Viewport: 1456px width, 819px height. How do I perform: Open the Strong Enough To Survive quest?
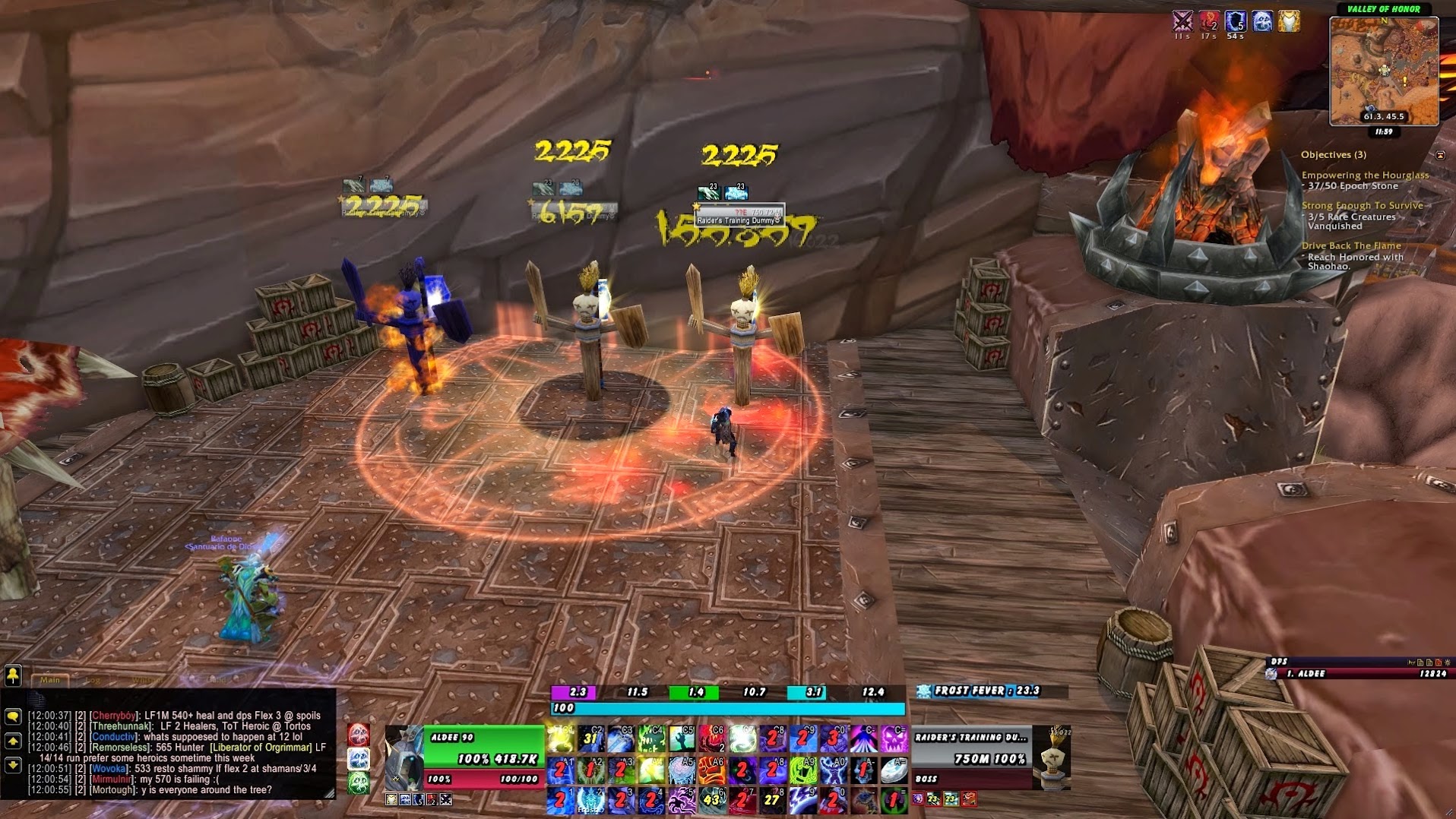tap(1362, 206)
